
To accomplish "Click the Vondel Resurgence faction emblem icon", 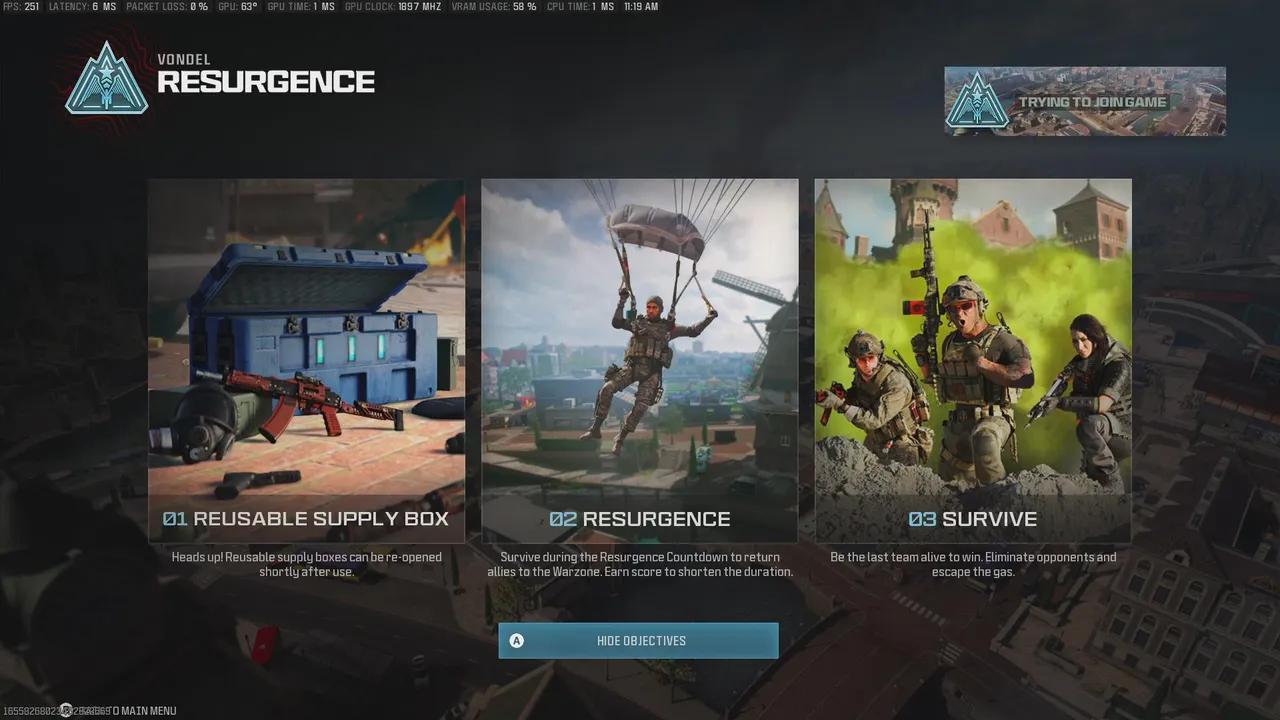I will [x=106, y=78].
